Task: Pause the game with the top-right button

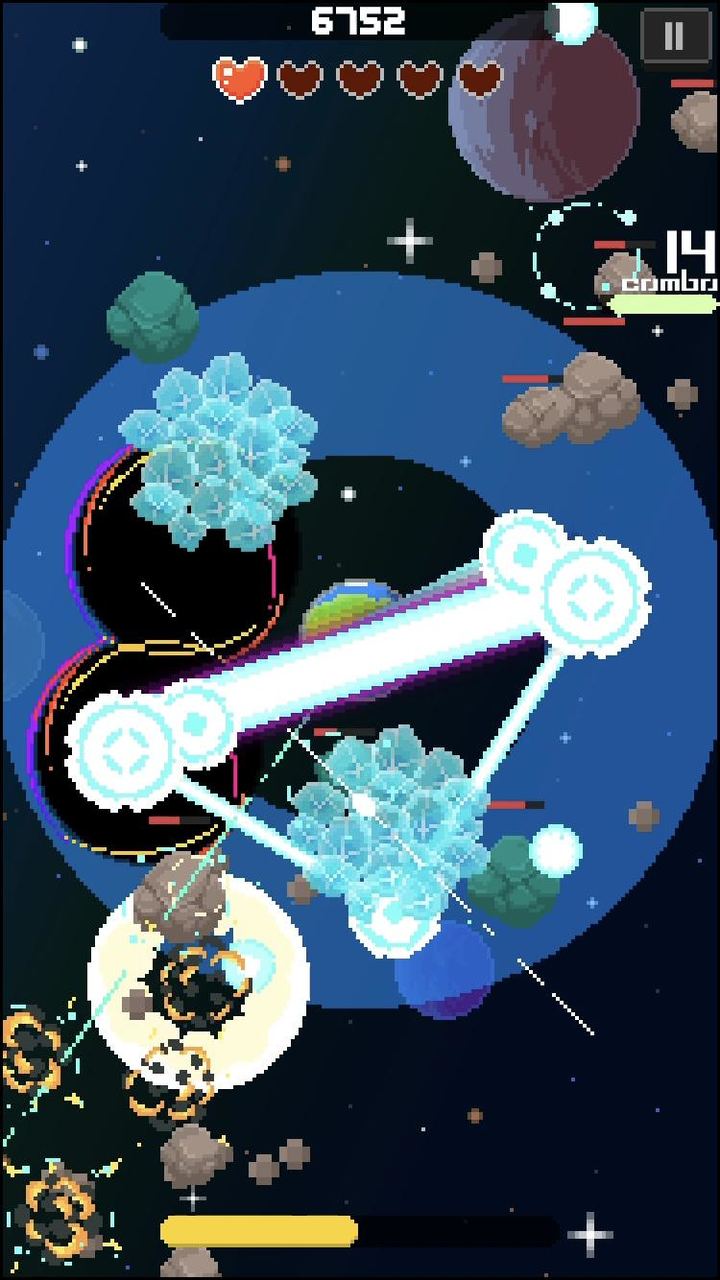Action: (x=673, y=37)
